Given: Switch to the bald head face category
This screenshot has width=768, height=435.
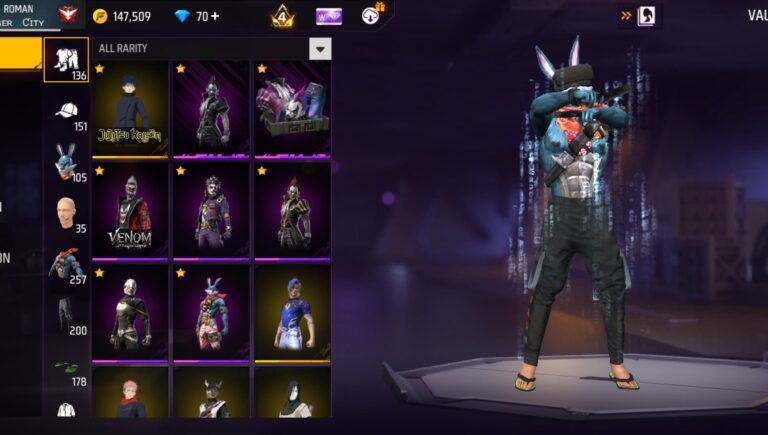Looking at the screenshot, I should (66, 214).
